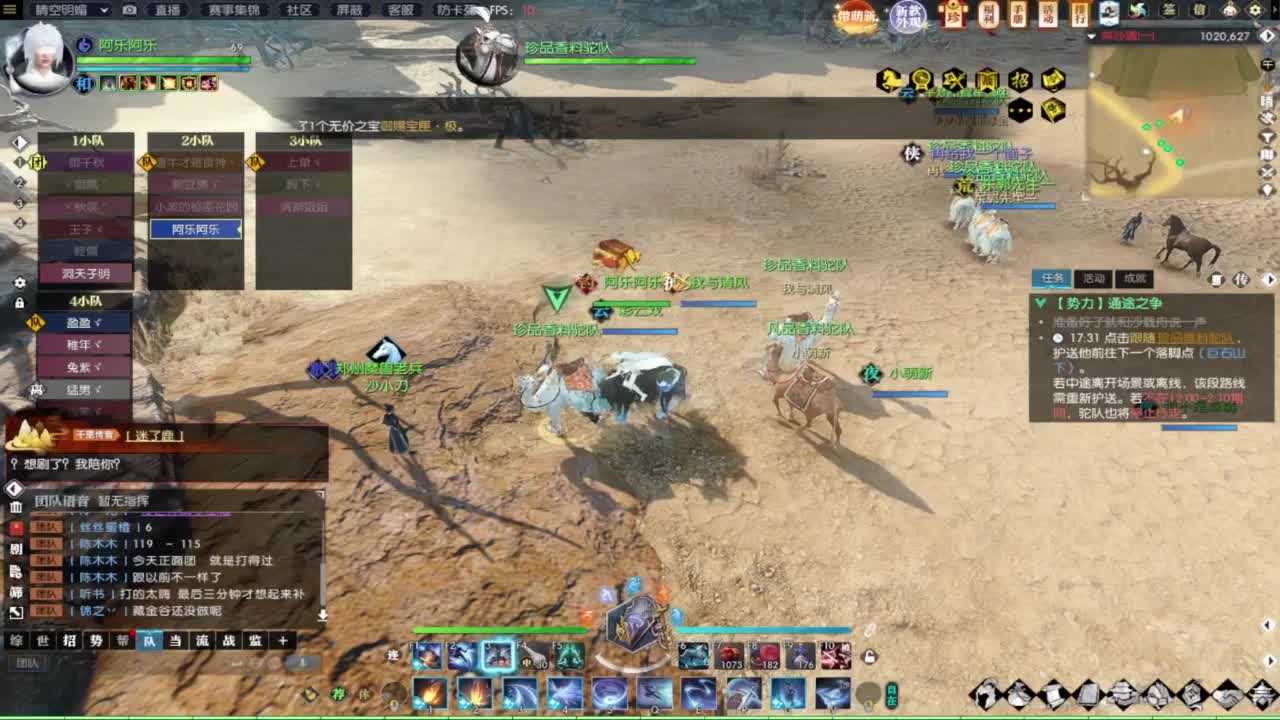The height and width of the screenshot is (720, 1280).
Task: Open the 福利 welfare hanging tag
Action: 987,13
